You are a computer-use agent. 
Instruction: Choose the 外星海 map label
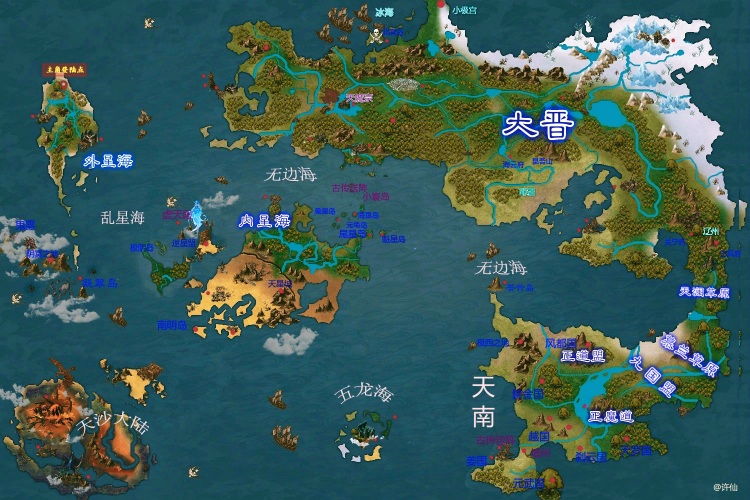[x=107, y=160]
